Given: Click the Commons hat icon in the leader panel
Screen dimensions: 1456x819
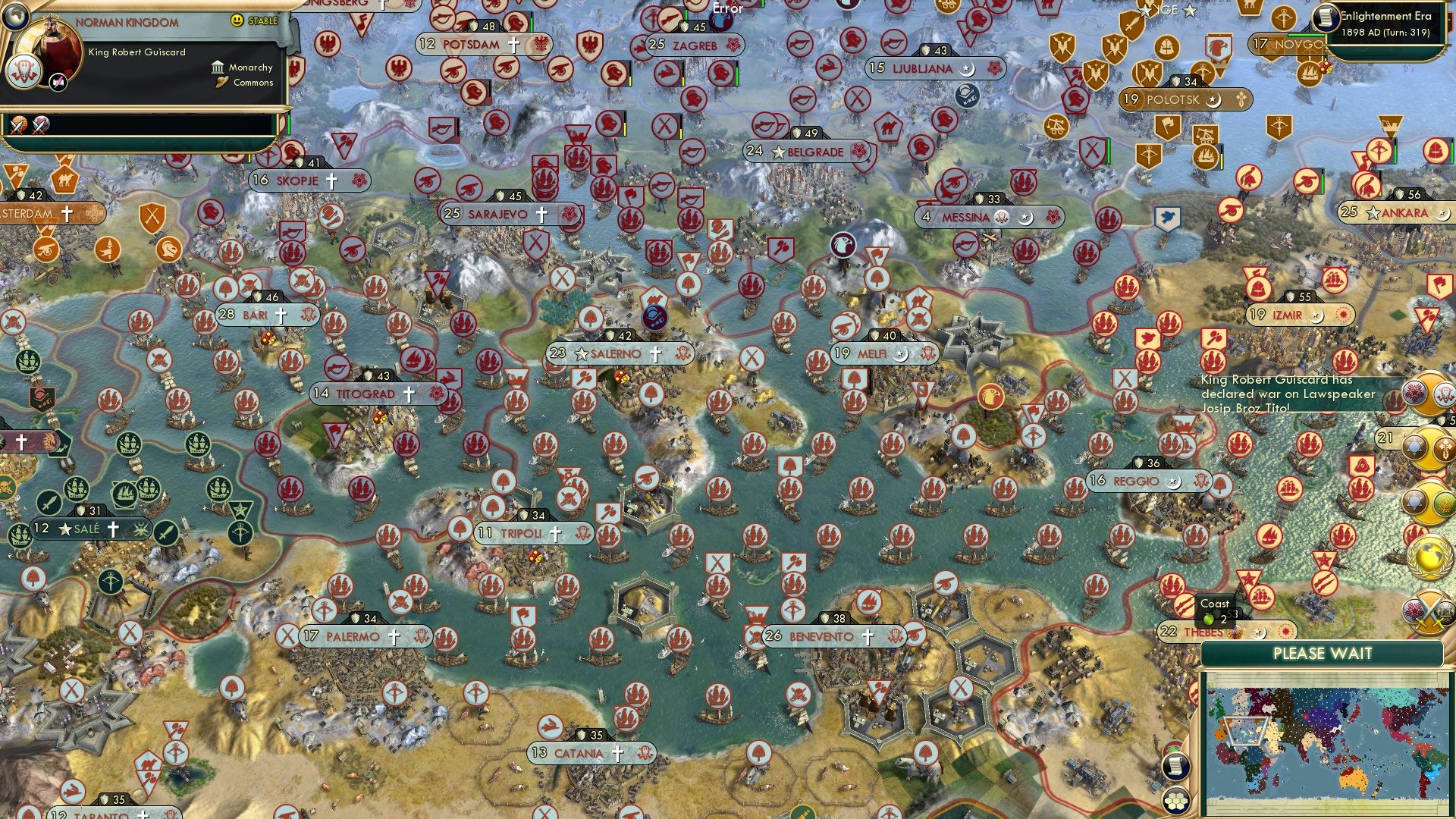Looking at the screenshot, I should [222, 82].
